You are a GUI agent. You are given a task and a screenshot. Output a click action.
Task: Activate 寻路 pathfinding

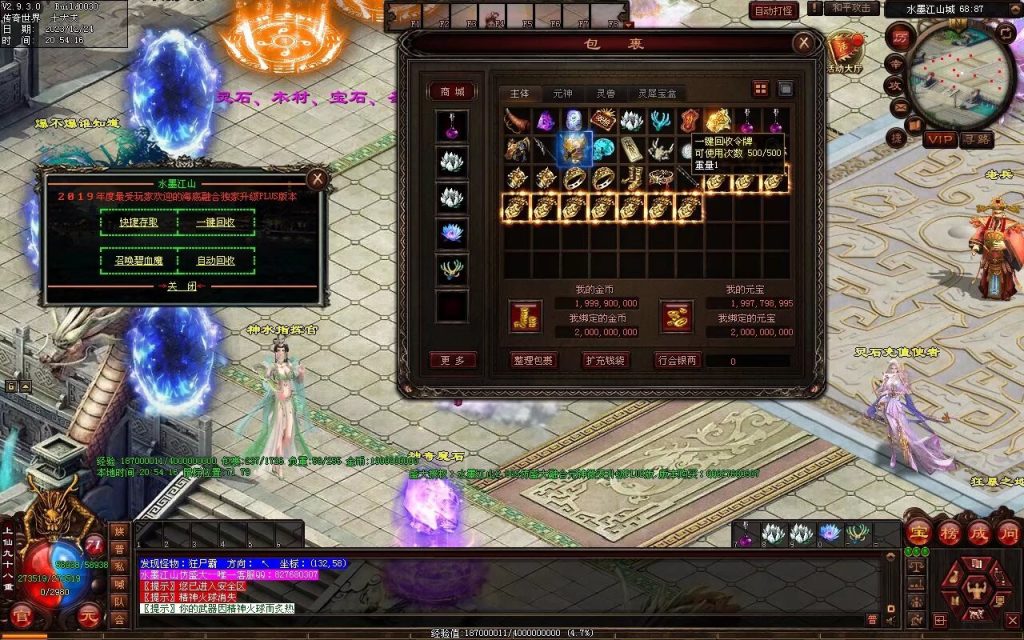point(977,139)
